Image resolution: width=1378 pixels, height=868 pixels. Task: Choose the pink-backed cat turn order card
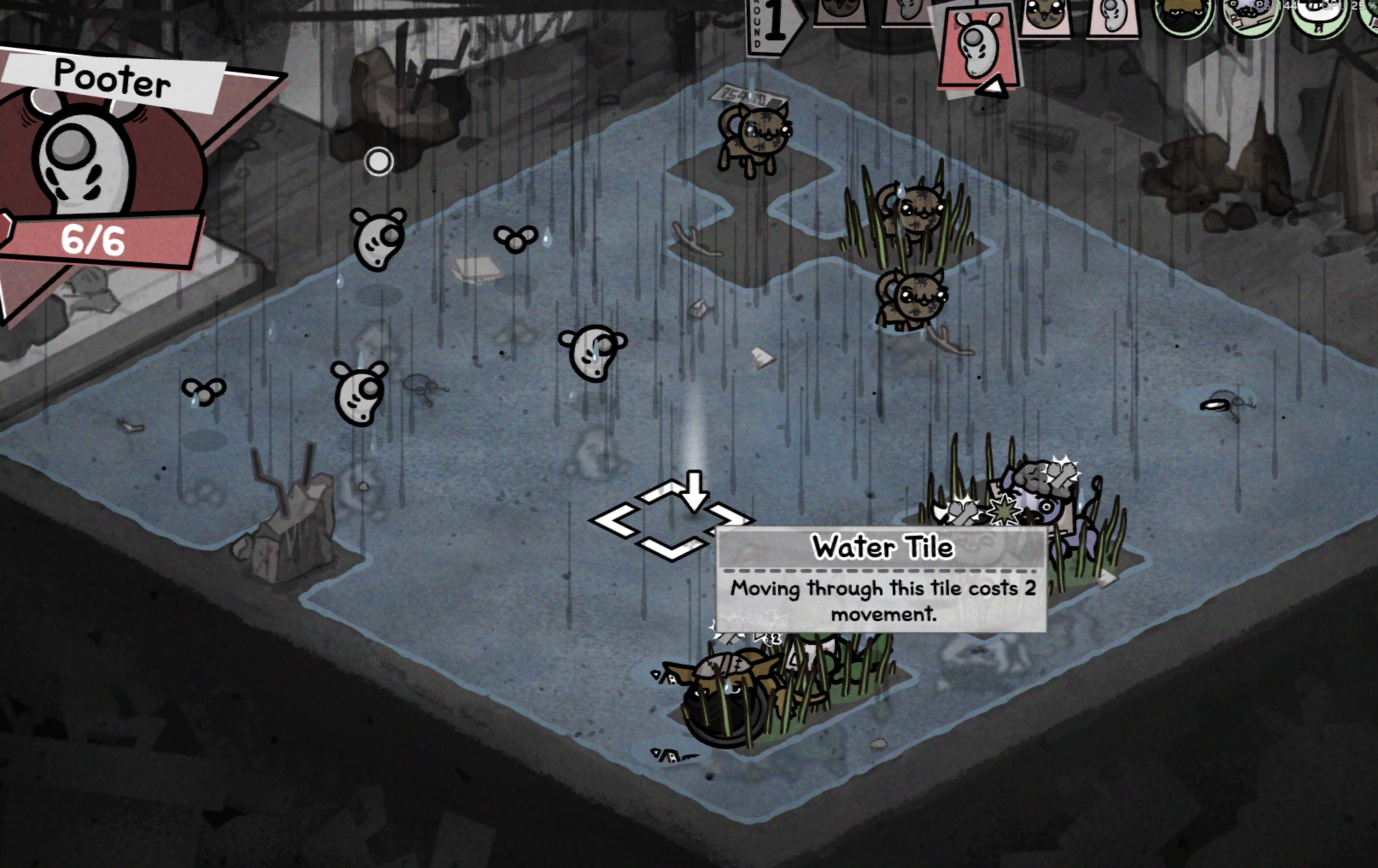click(x=1046, y=17)
